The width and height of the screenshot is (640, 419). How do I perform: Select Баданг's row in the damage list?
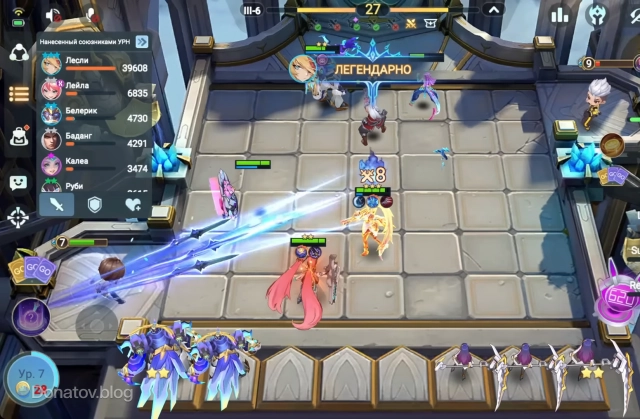pyautogui.click(x=94, y=141)
